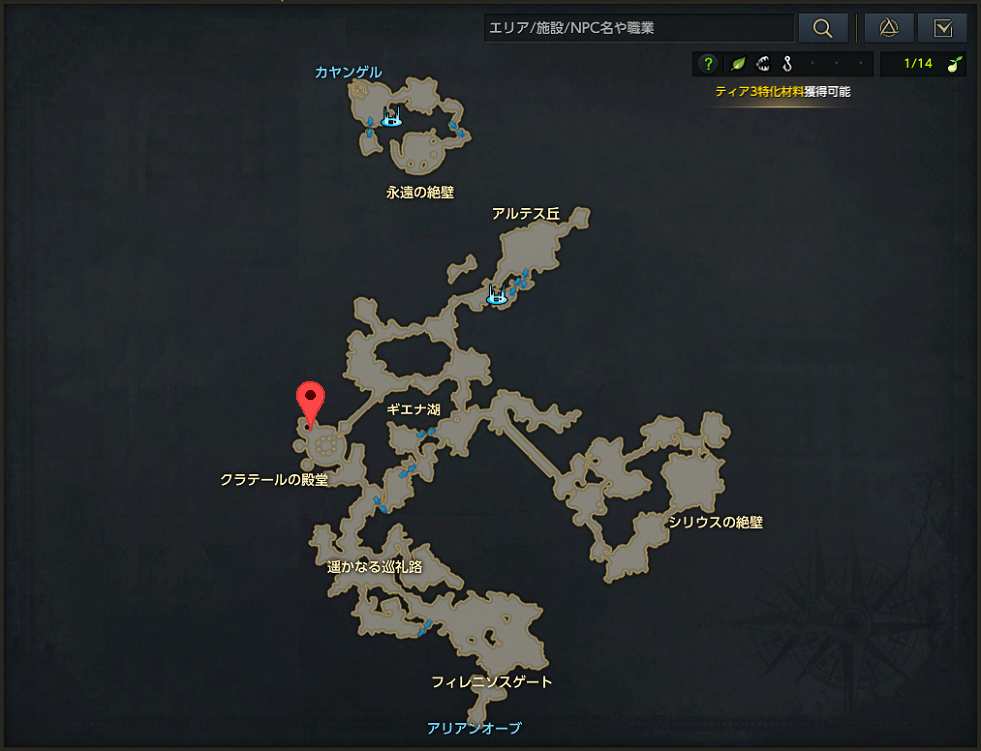The width and height of the screenshot is (981, 751).
Task: Select the green leaf gathering icon
Action: pos(738,64)
